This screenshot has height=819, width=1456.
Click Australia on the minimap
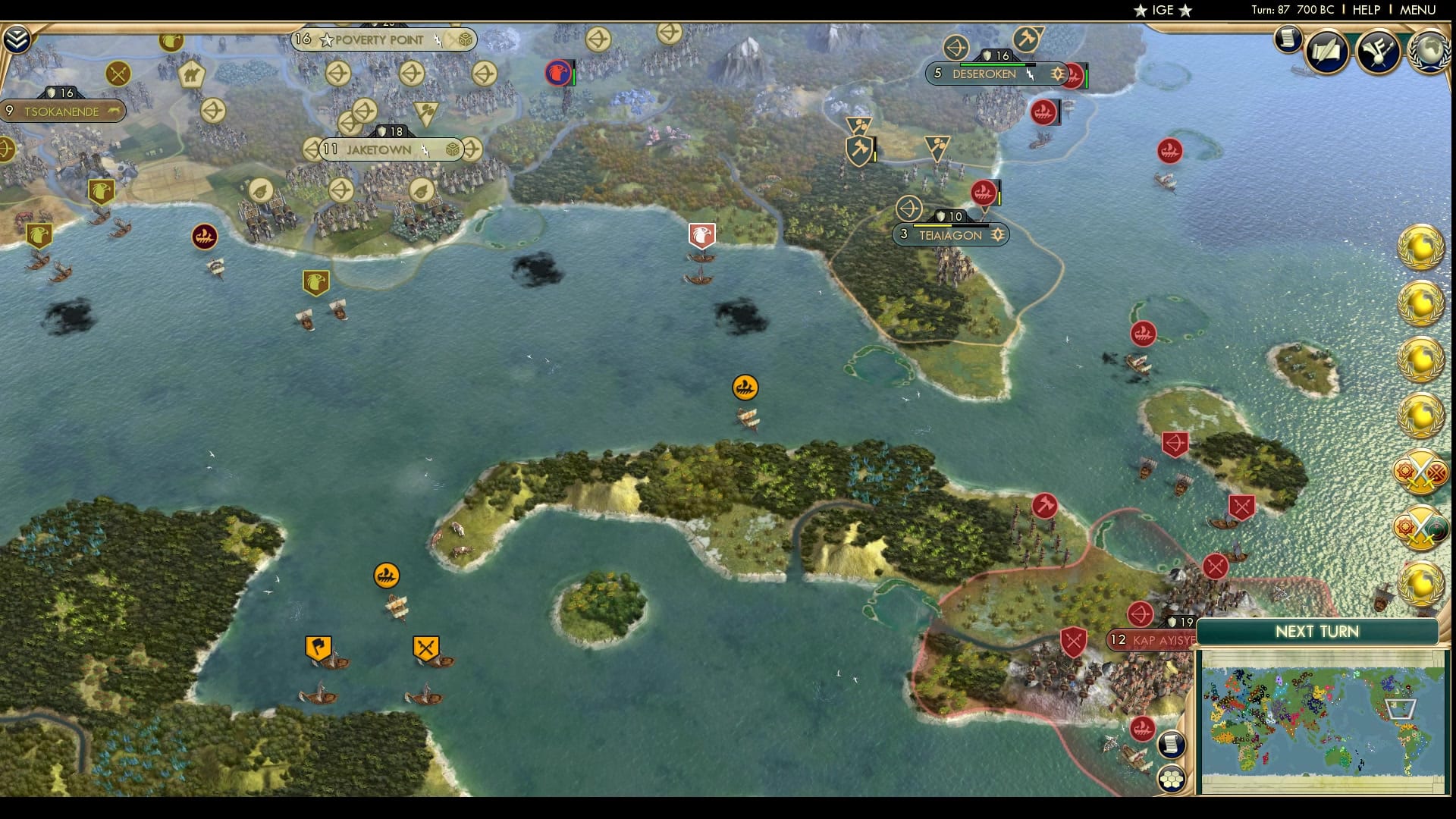1339,758
